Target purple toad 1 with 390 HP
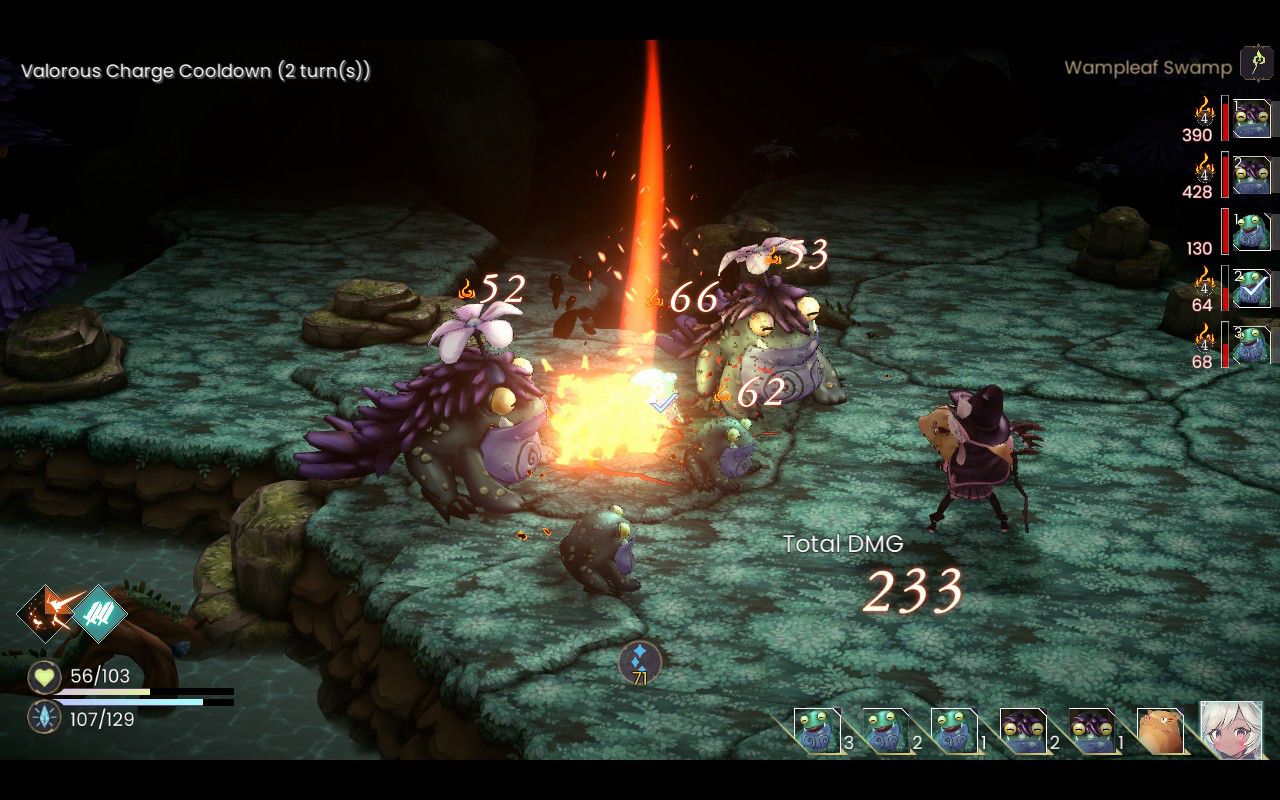The height and width of the screenshot is (800, 1280). pyautogui.click(x=1251, y=118)
